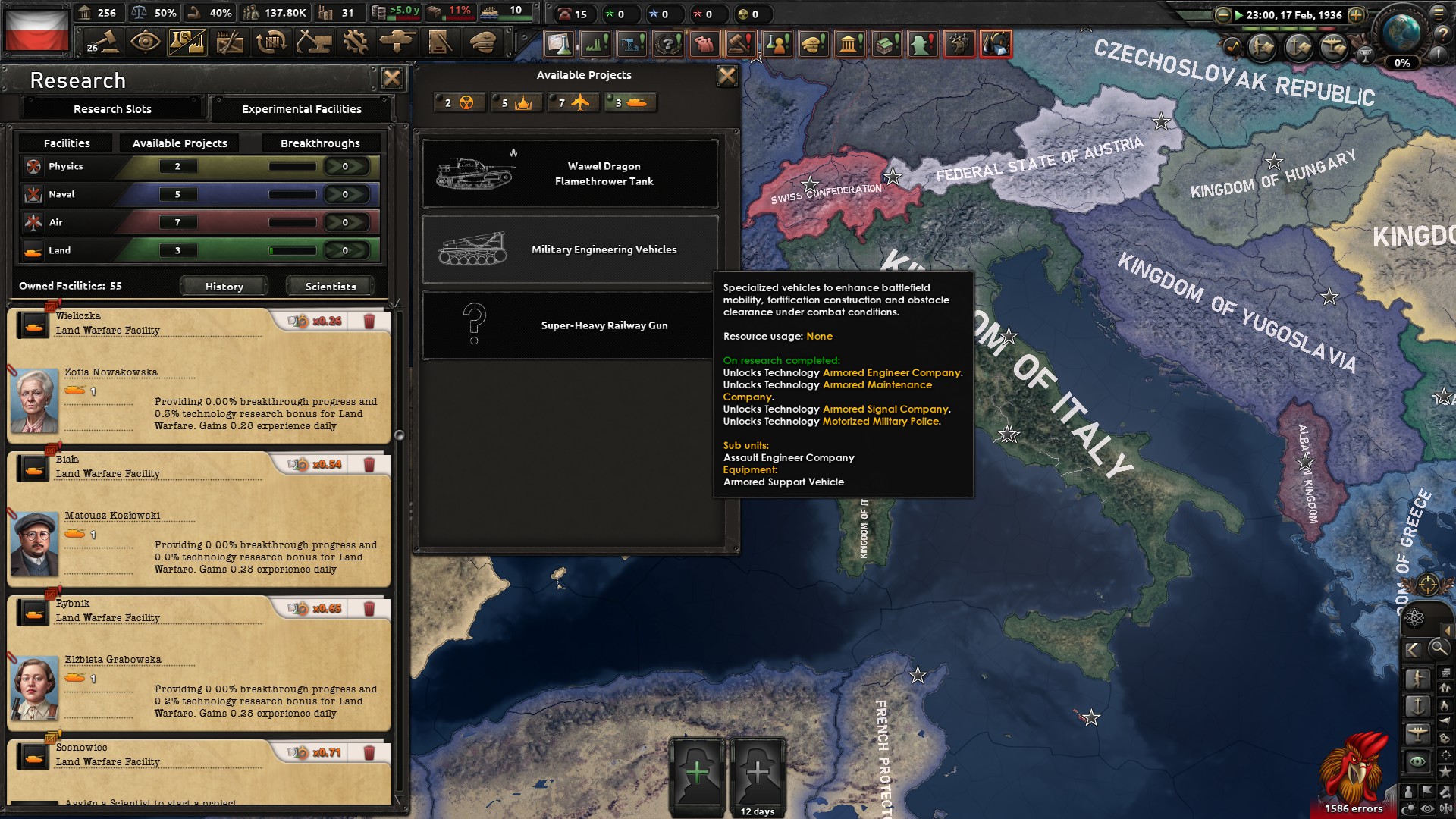Open the Experimental Facilities tab
Screen dimensions: 1456x819
[301, 109]
